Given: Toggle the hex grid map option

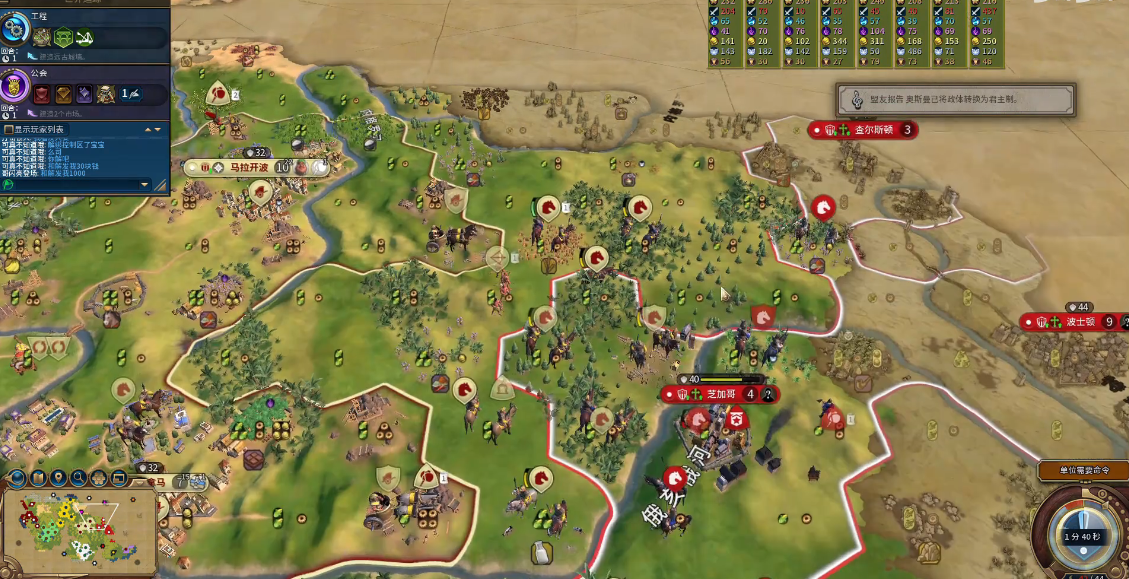Looking at the screenshot, I should coord(100,478).
